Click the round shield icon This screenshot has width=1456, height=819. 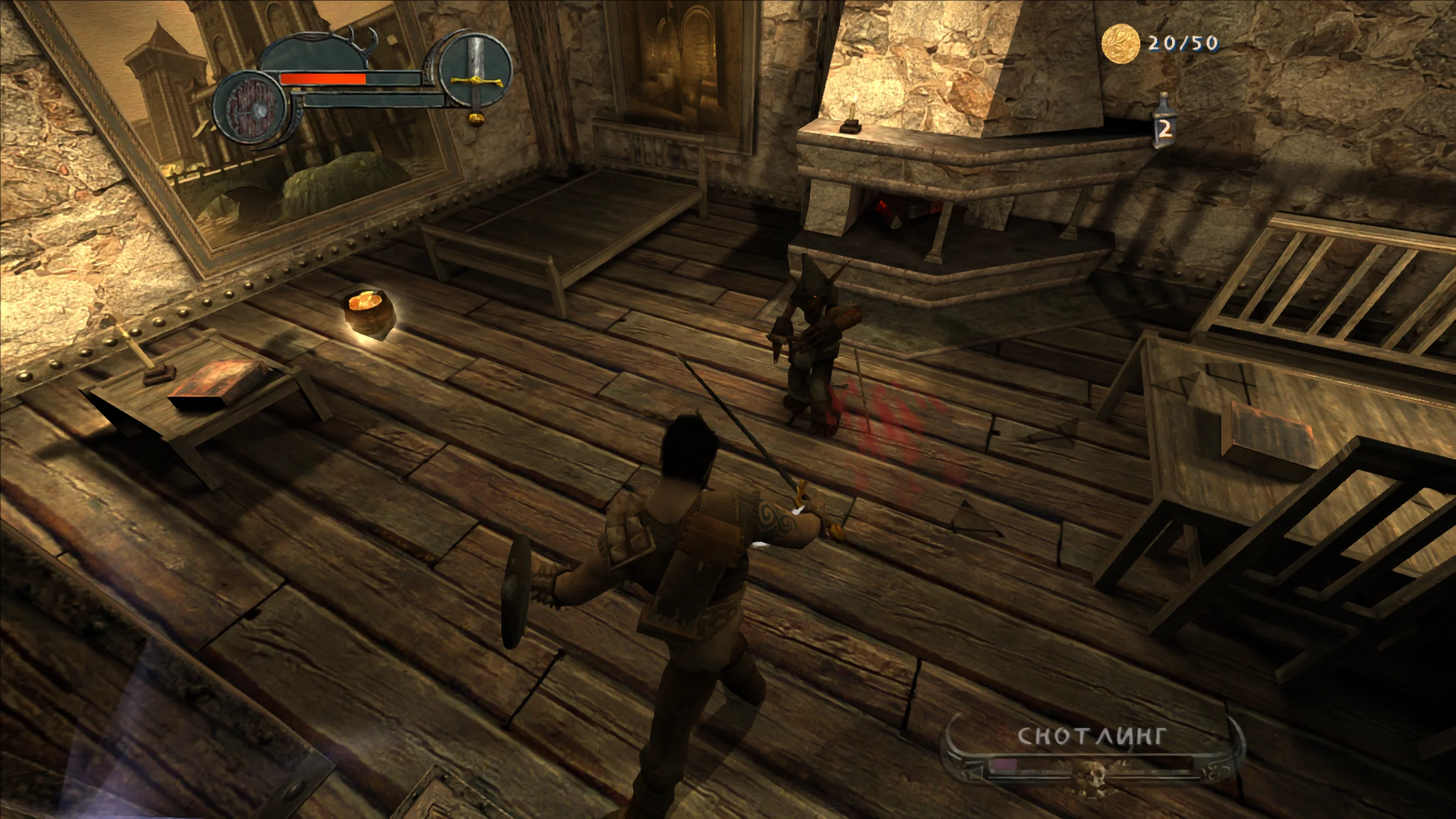tap(247, 110)
